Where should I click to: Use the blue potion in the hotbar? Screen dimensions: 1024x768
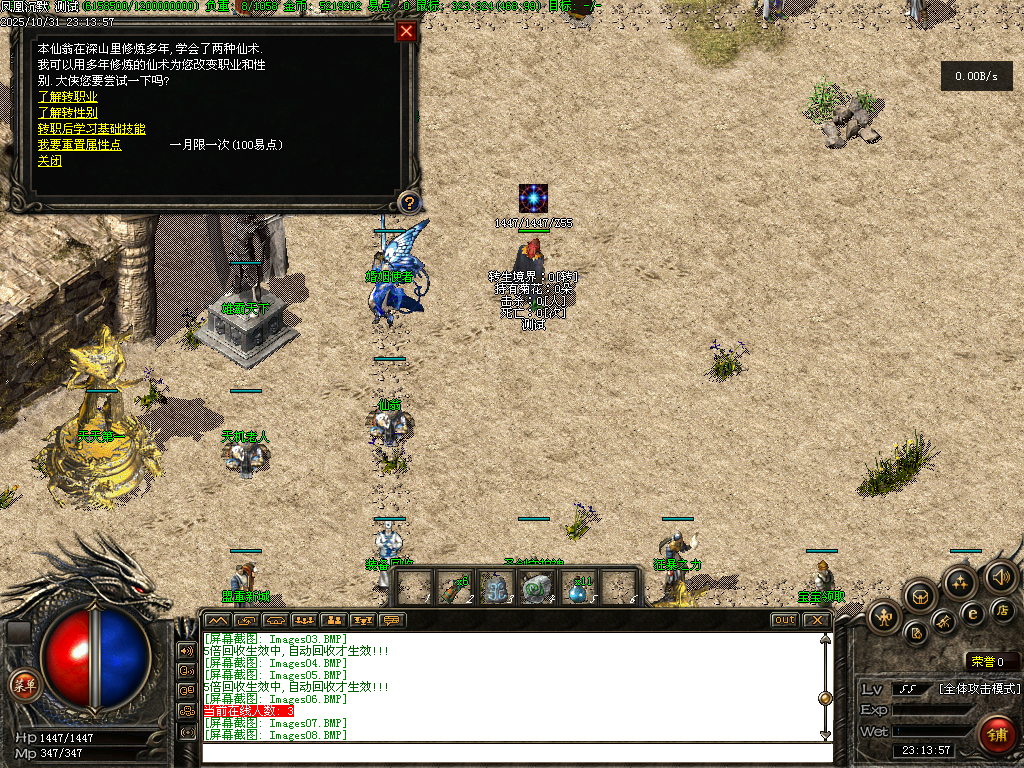pyautogui.click(x=576, y=590)
